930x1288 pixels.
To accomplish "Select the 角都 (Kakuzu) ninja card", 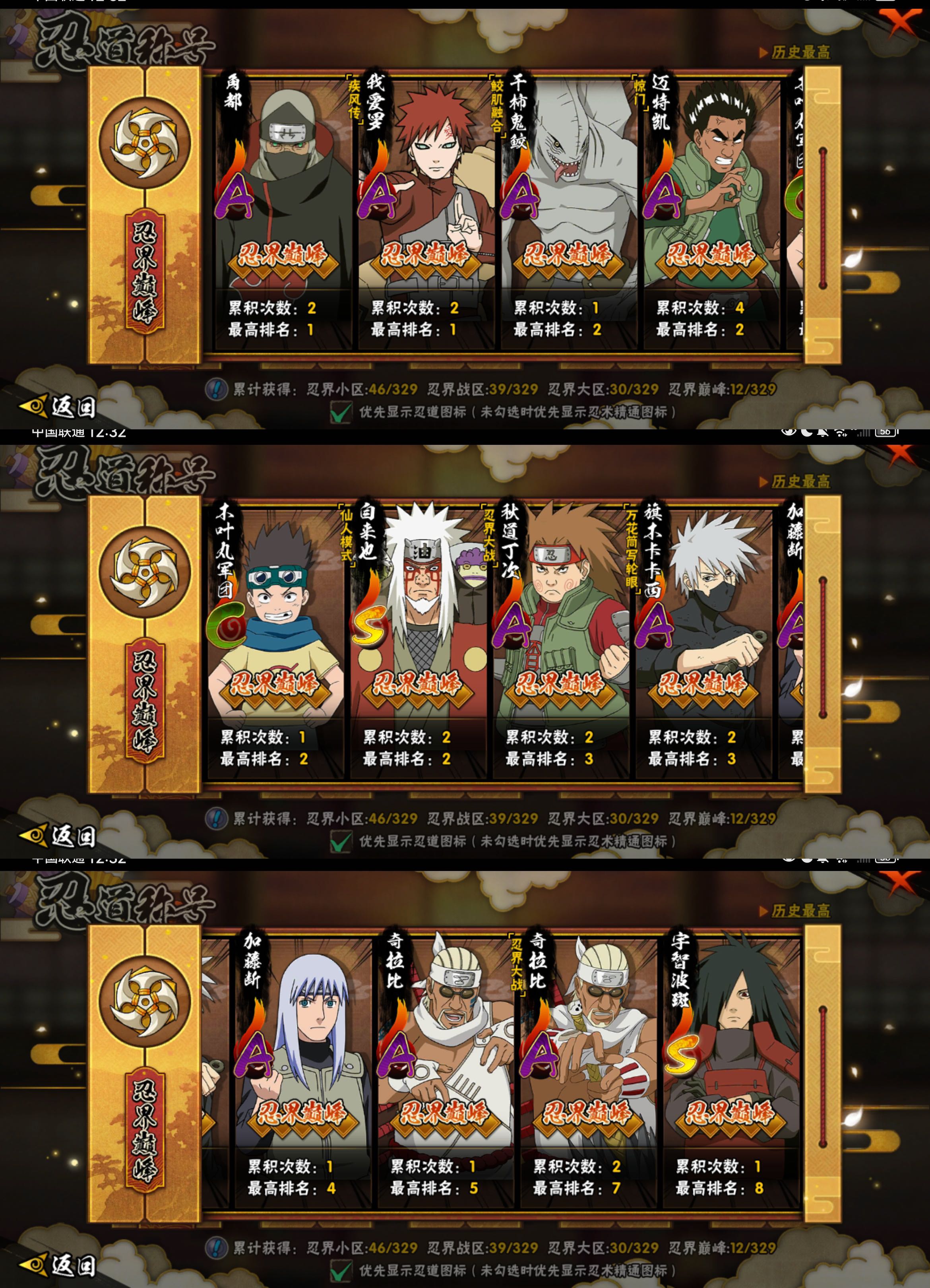I will coord(283,210).
